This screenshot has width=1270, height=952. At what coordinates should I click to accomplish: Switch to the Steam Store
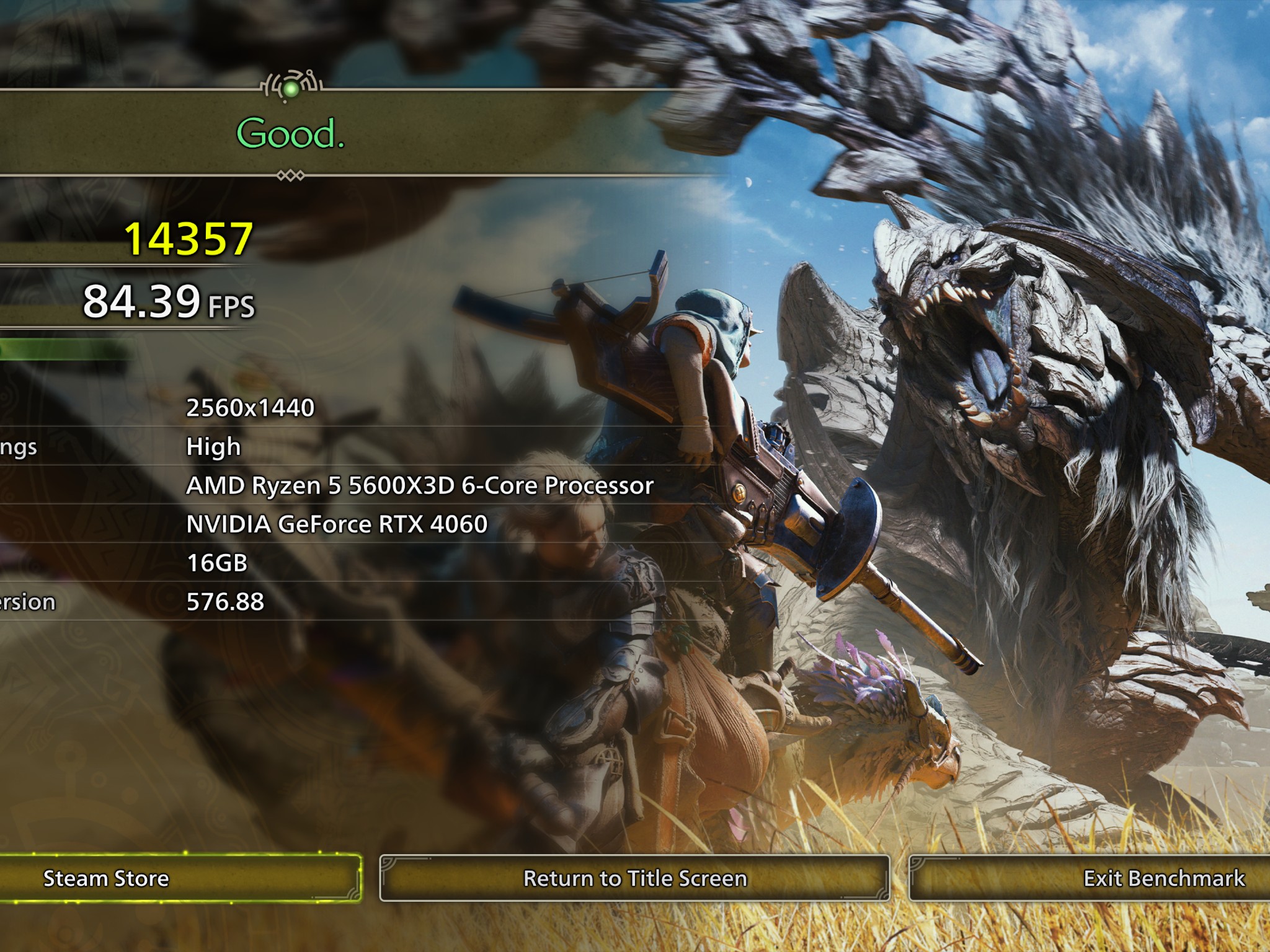coord(107,877)
